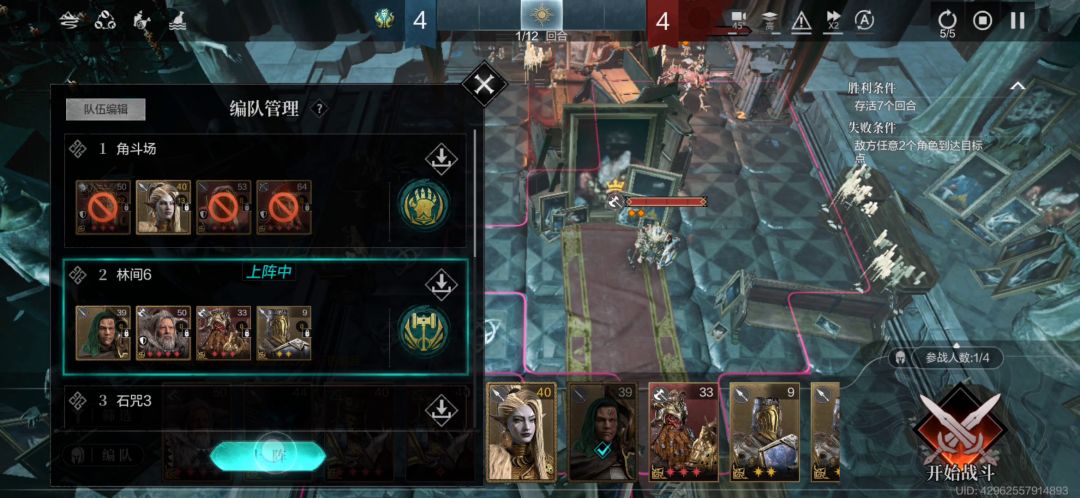The width and height of the screenshot is (1080, 498).
Task: Toggle auto-battle mode icon
Action: pyautogui.click(x=865, y=20)
